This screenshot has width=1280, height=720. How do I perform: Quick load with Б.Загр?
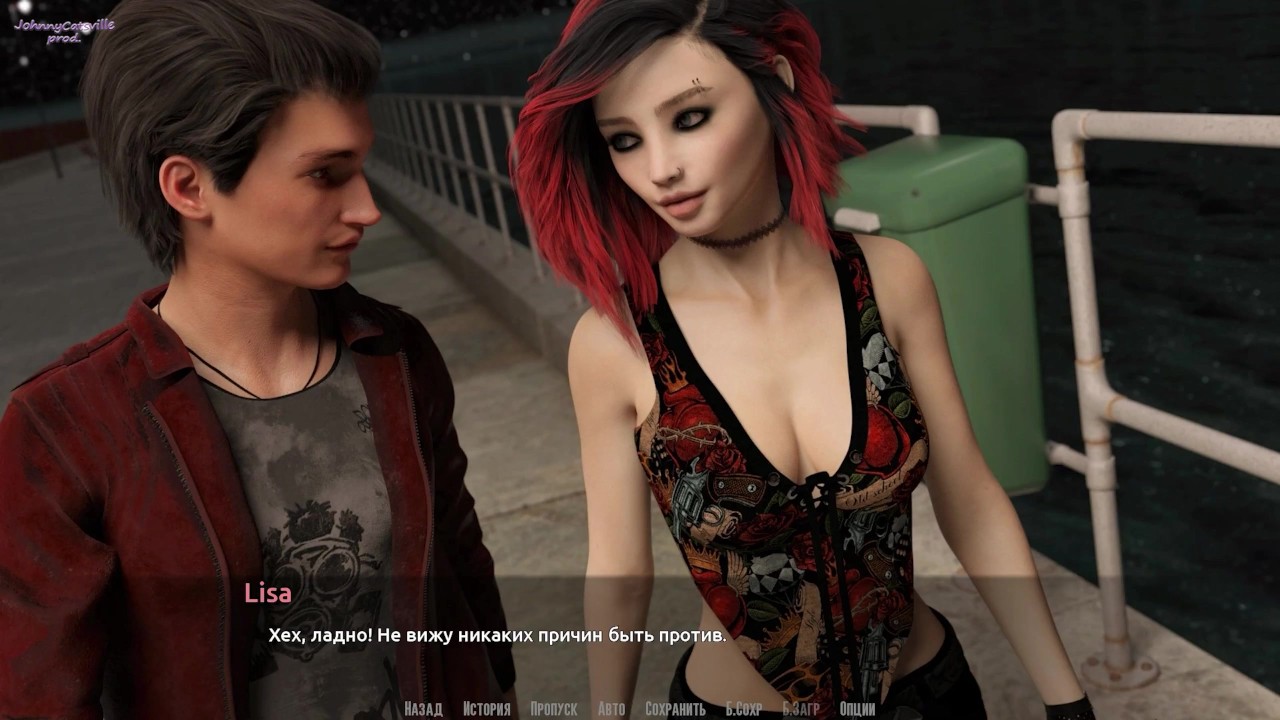click(801, 709)
